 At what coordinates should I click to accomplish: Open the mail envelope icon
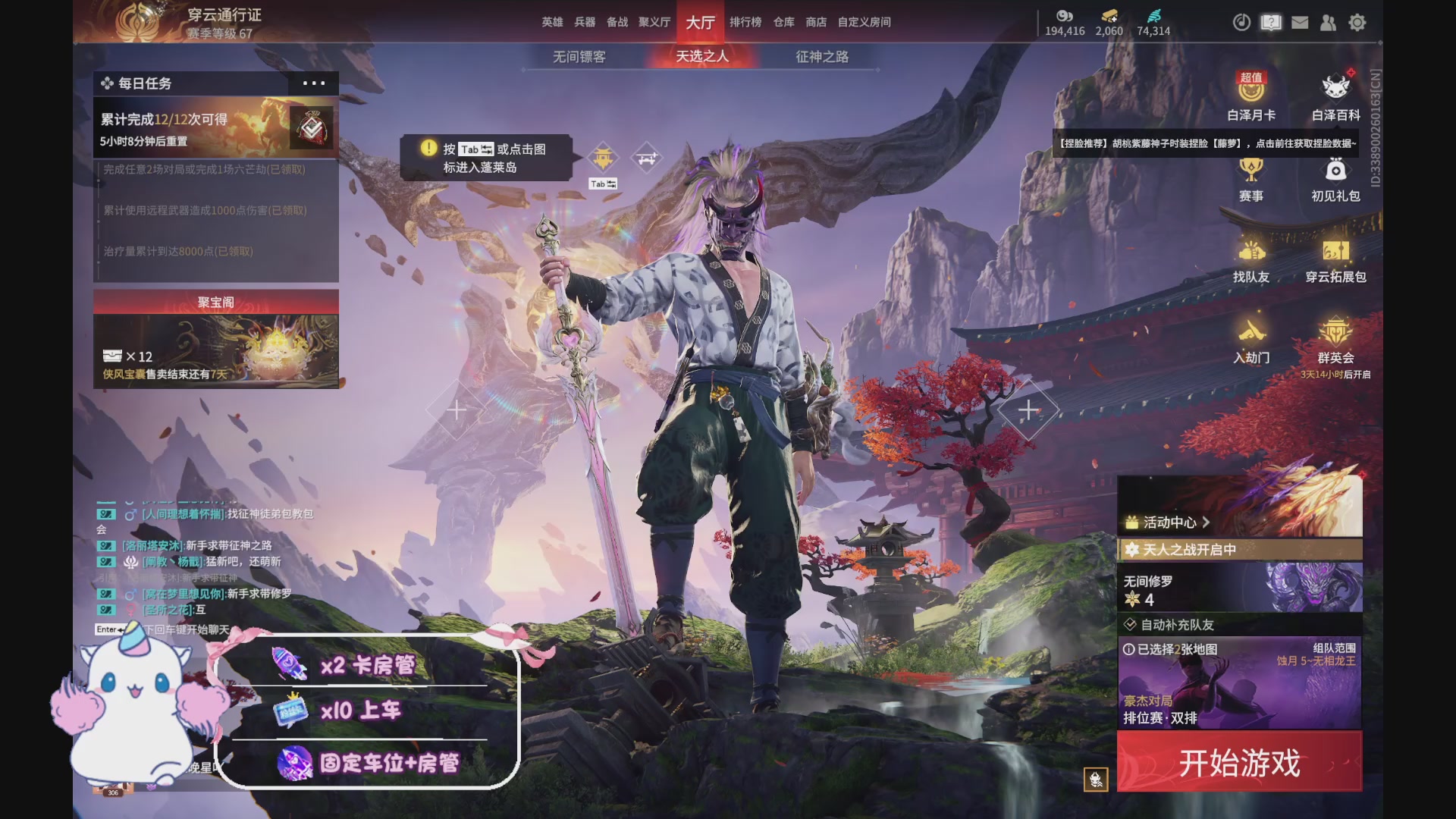tap(1299, 23)
